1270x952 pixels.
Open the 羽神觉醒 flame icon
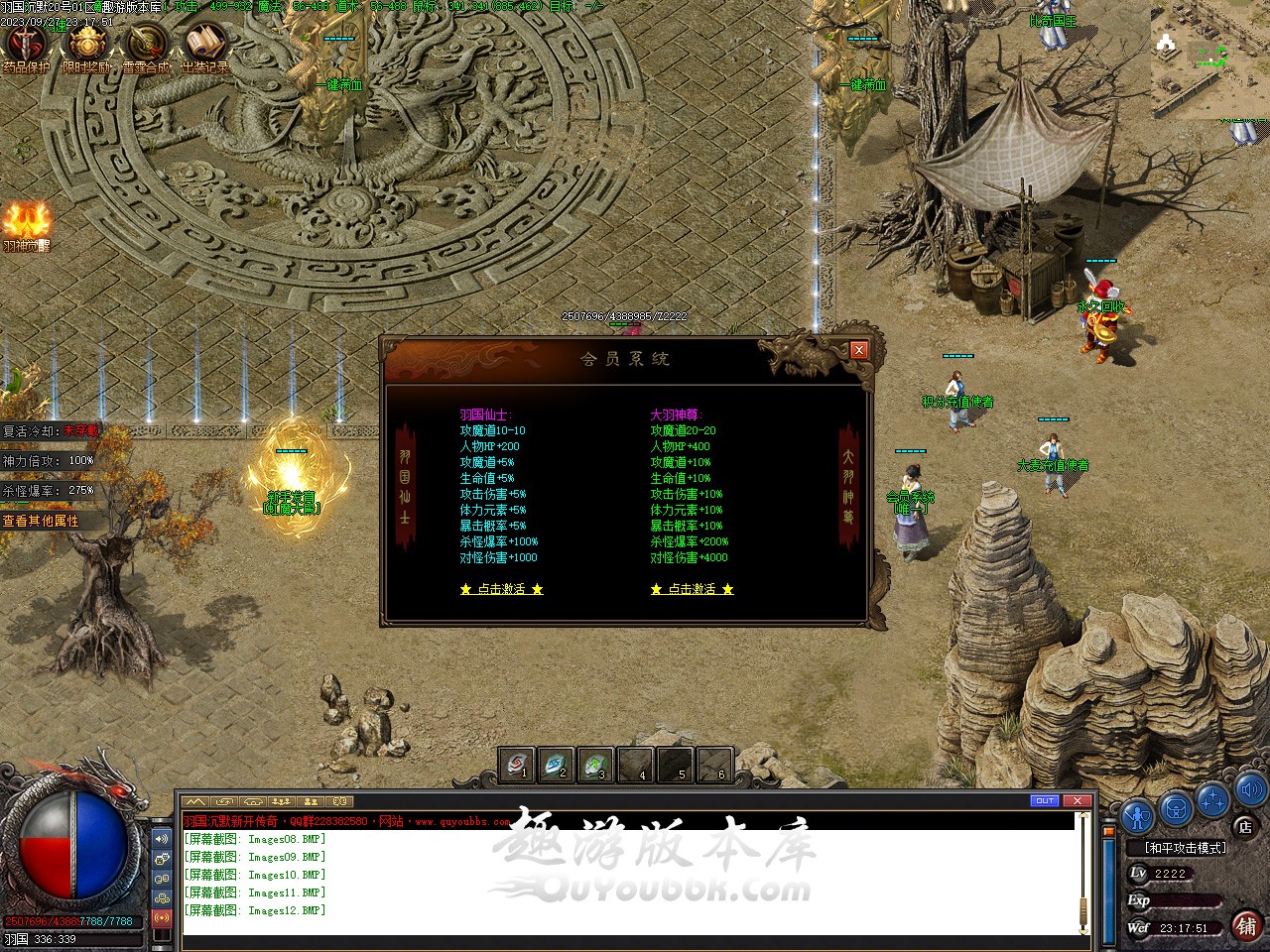pyautogui.click(x=26, y=224)
